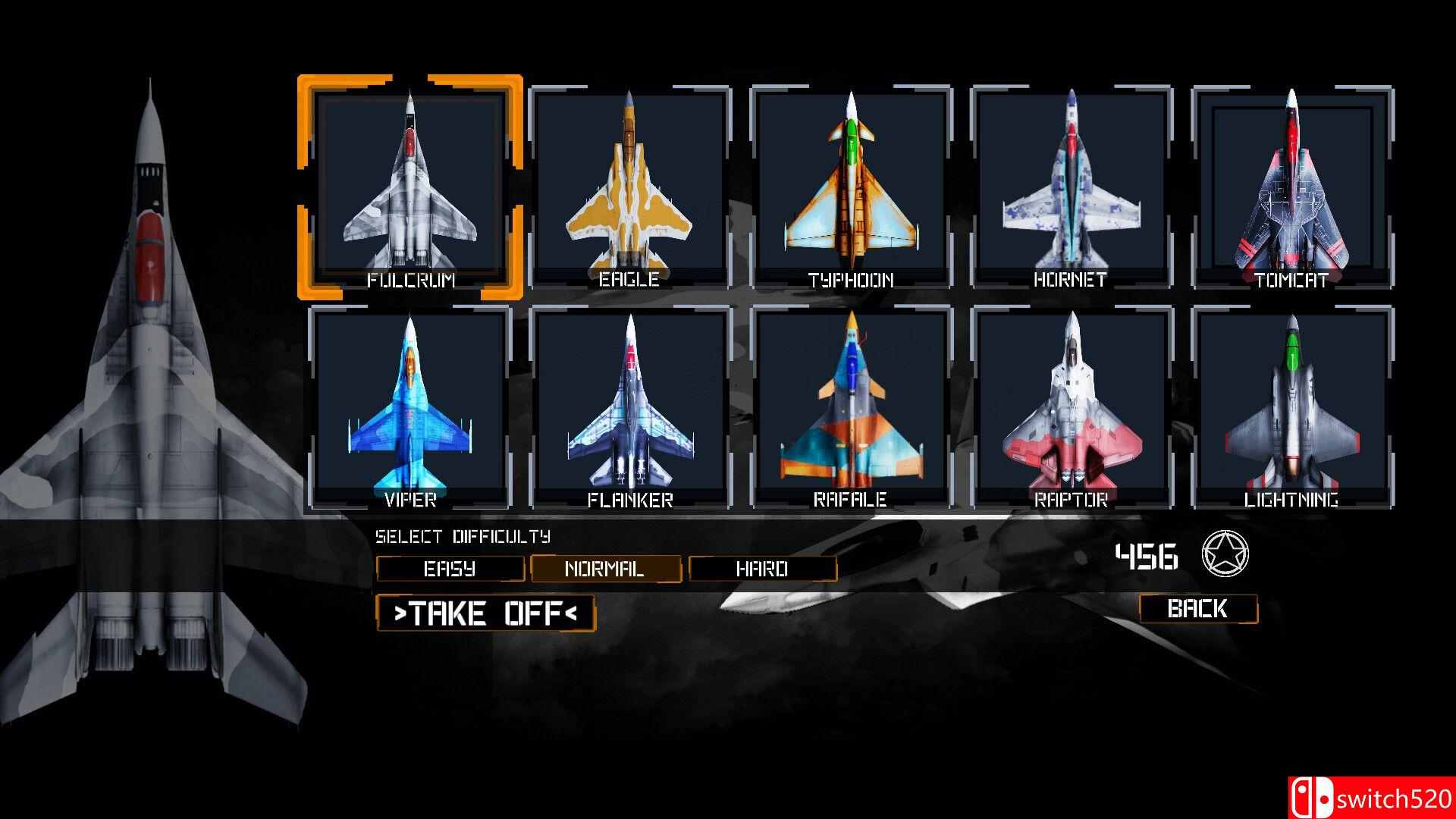Select the blue Viper jet
This screenshot has height=819, width=1456.
pos(410,406)
